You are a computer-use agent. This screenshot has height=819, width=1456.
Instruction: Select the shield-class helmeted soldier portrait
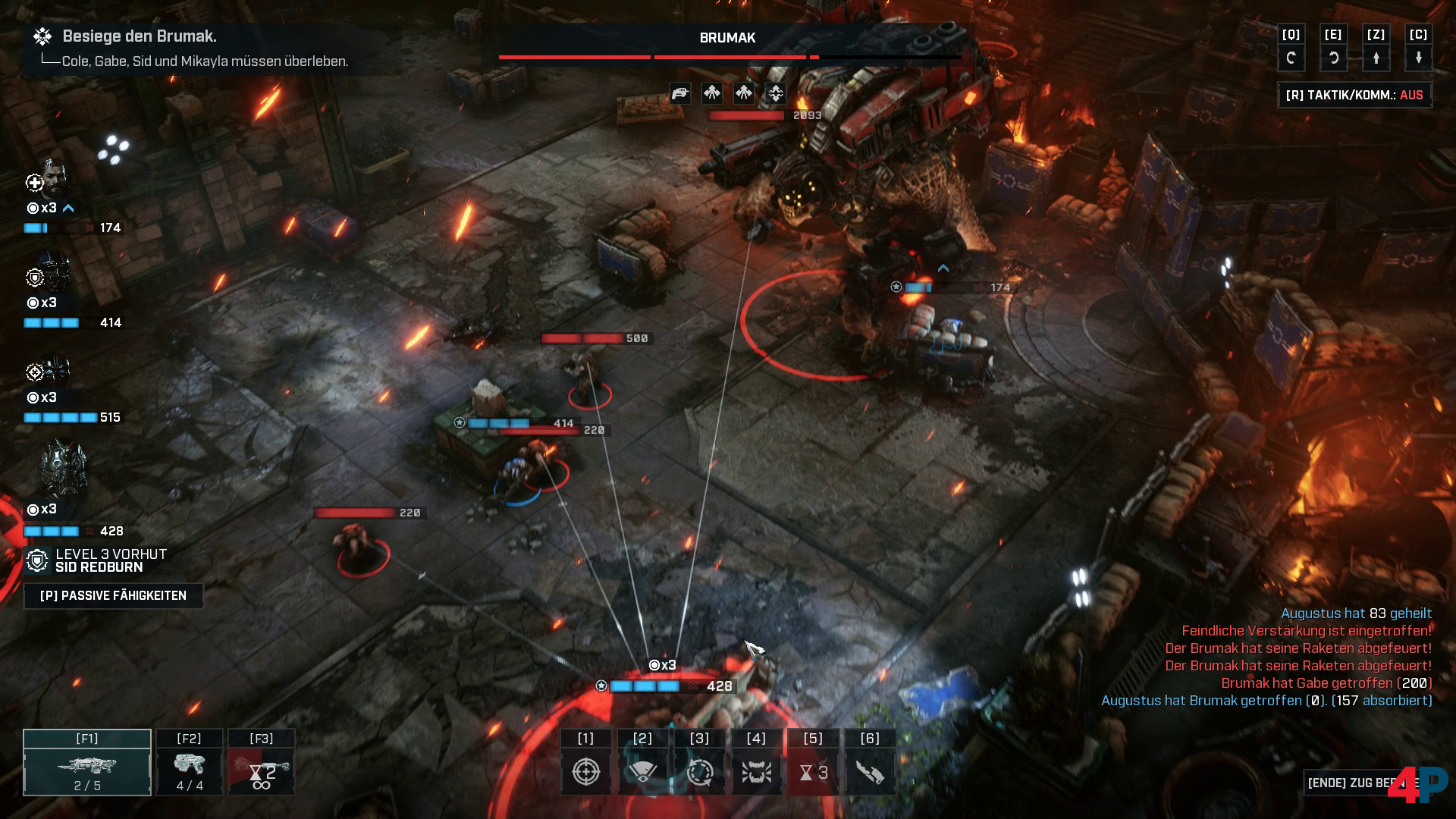(53, 275)
